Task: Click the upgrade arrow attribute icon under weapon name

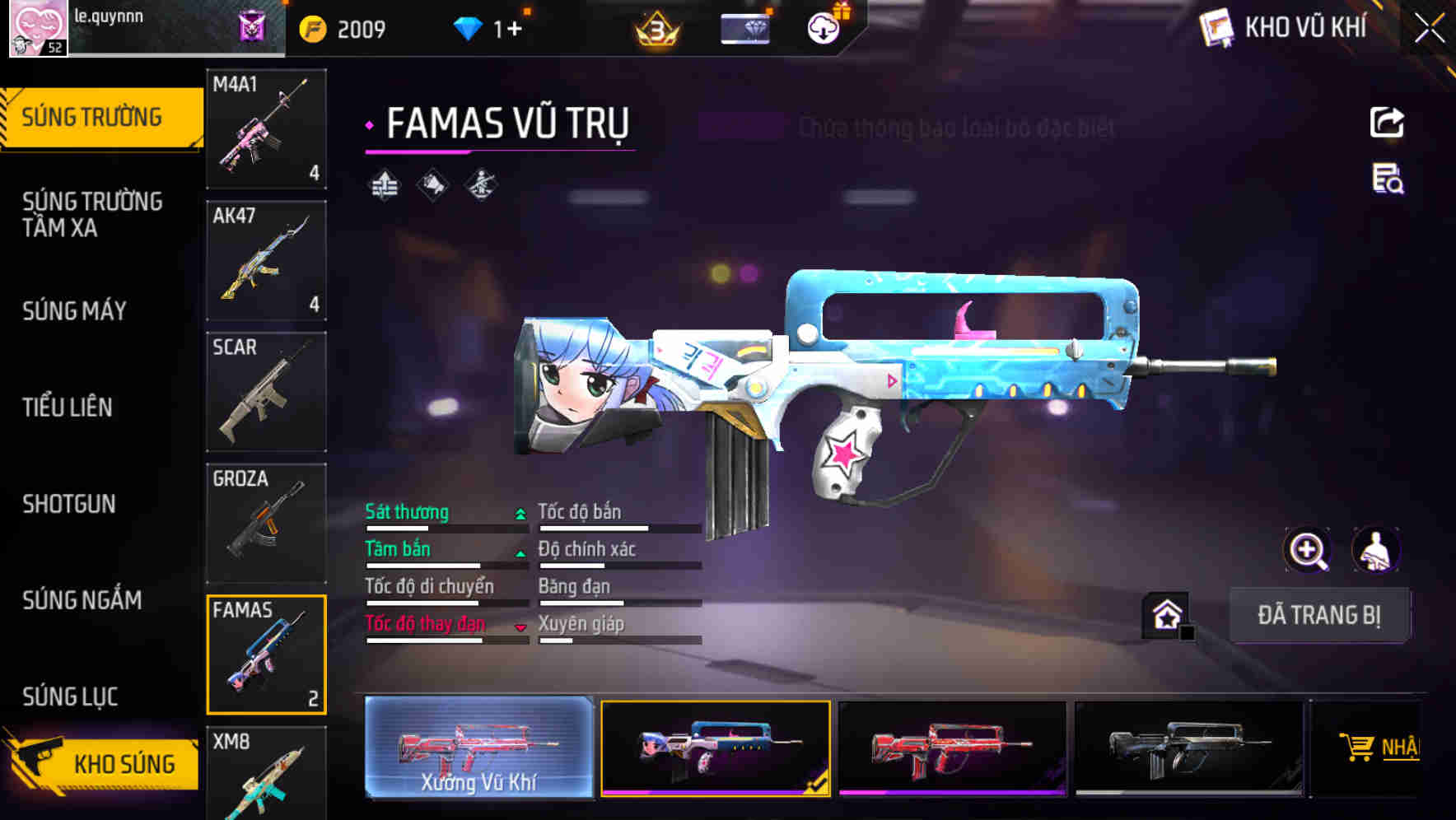Action: click(384, 184)
